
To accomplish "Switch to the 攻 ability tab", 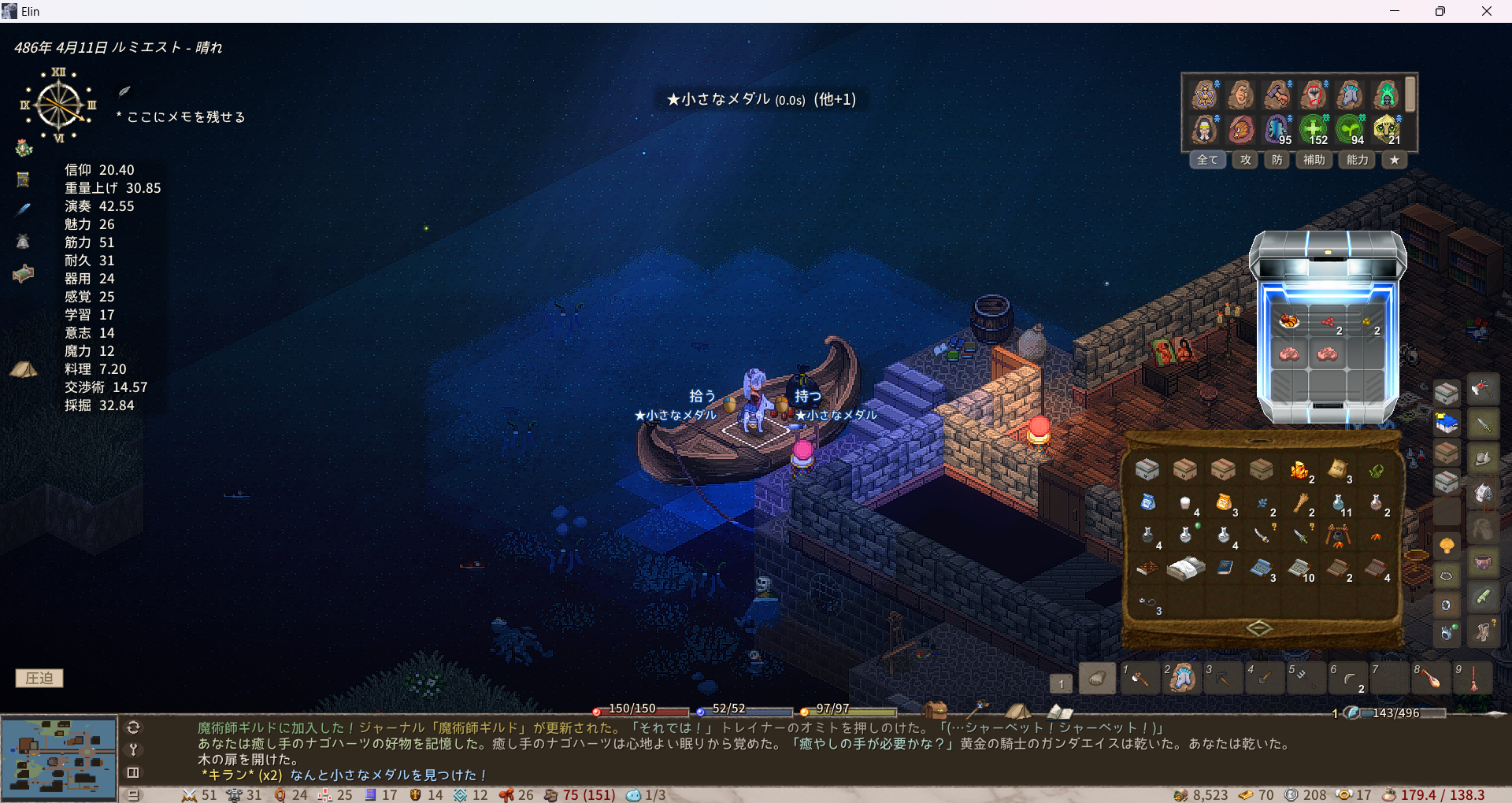I will click(x=1245, y=160).
